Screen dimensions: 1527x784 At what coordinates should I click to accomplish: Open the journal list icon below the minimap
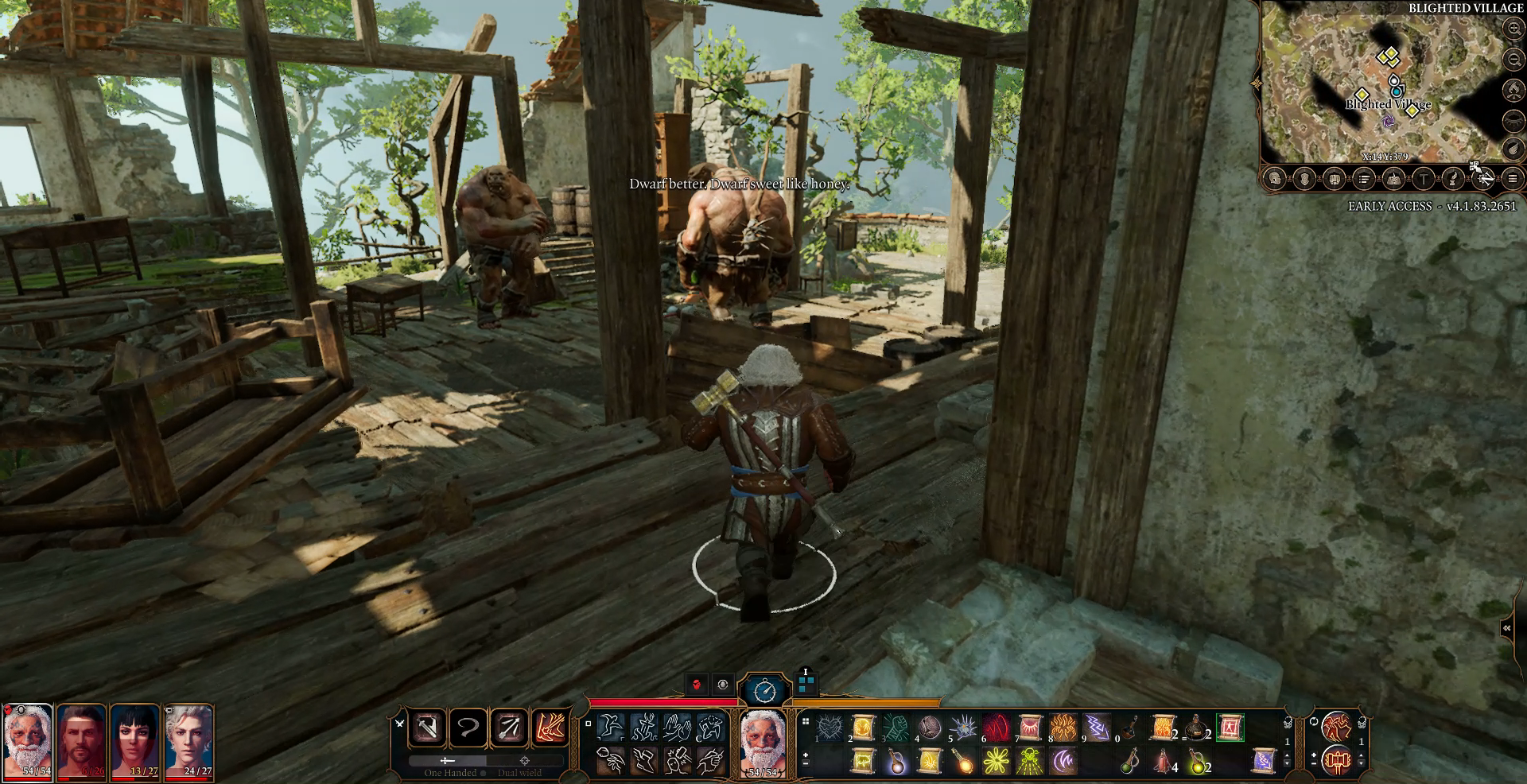point(1363,179)
